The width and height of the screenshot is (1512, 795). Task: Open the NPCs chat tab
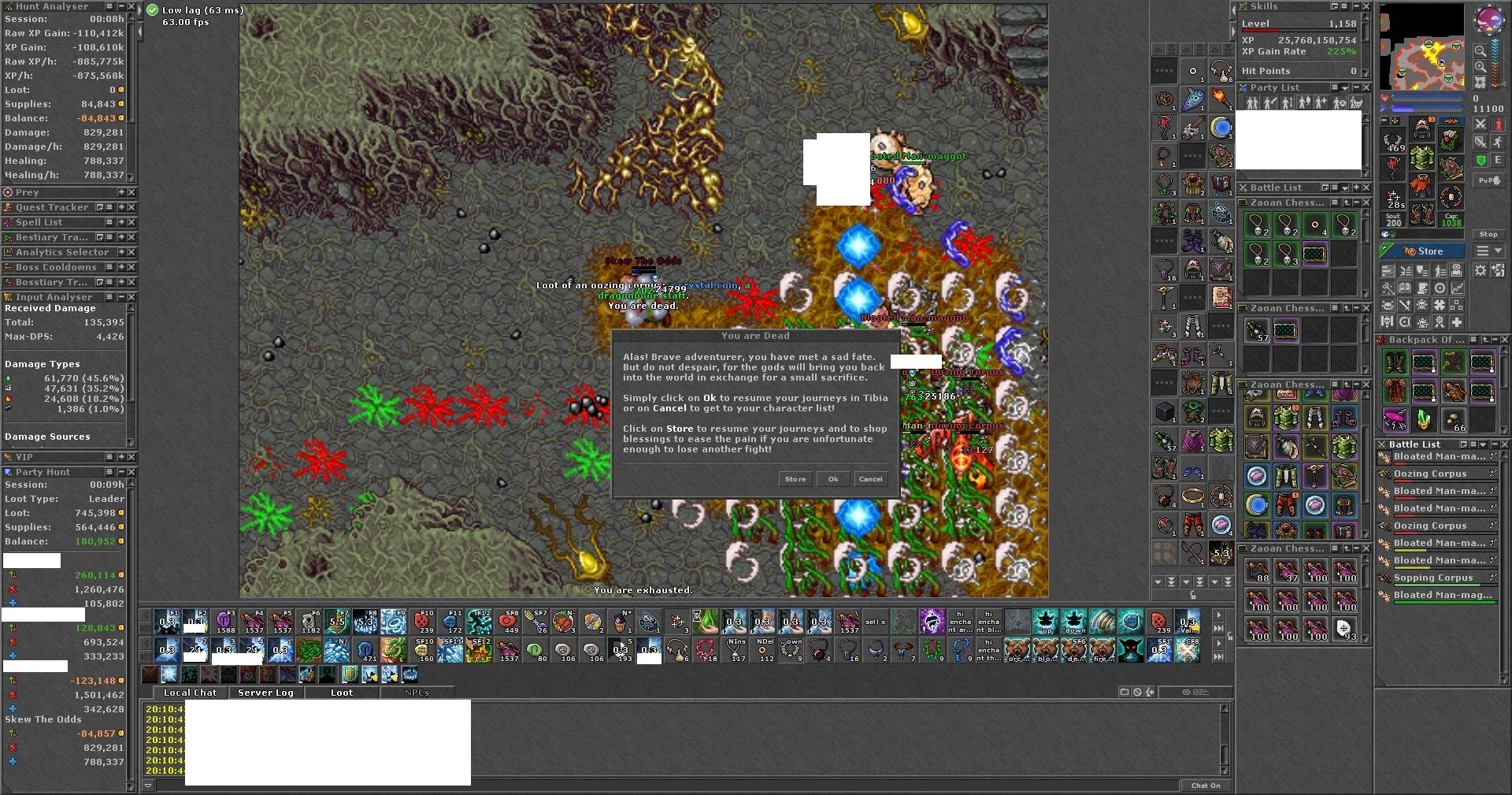[417, 693]
